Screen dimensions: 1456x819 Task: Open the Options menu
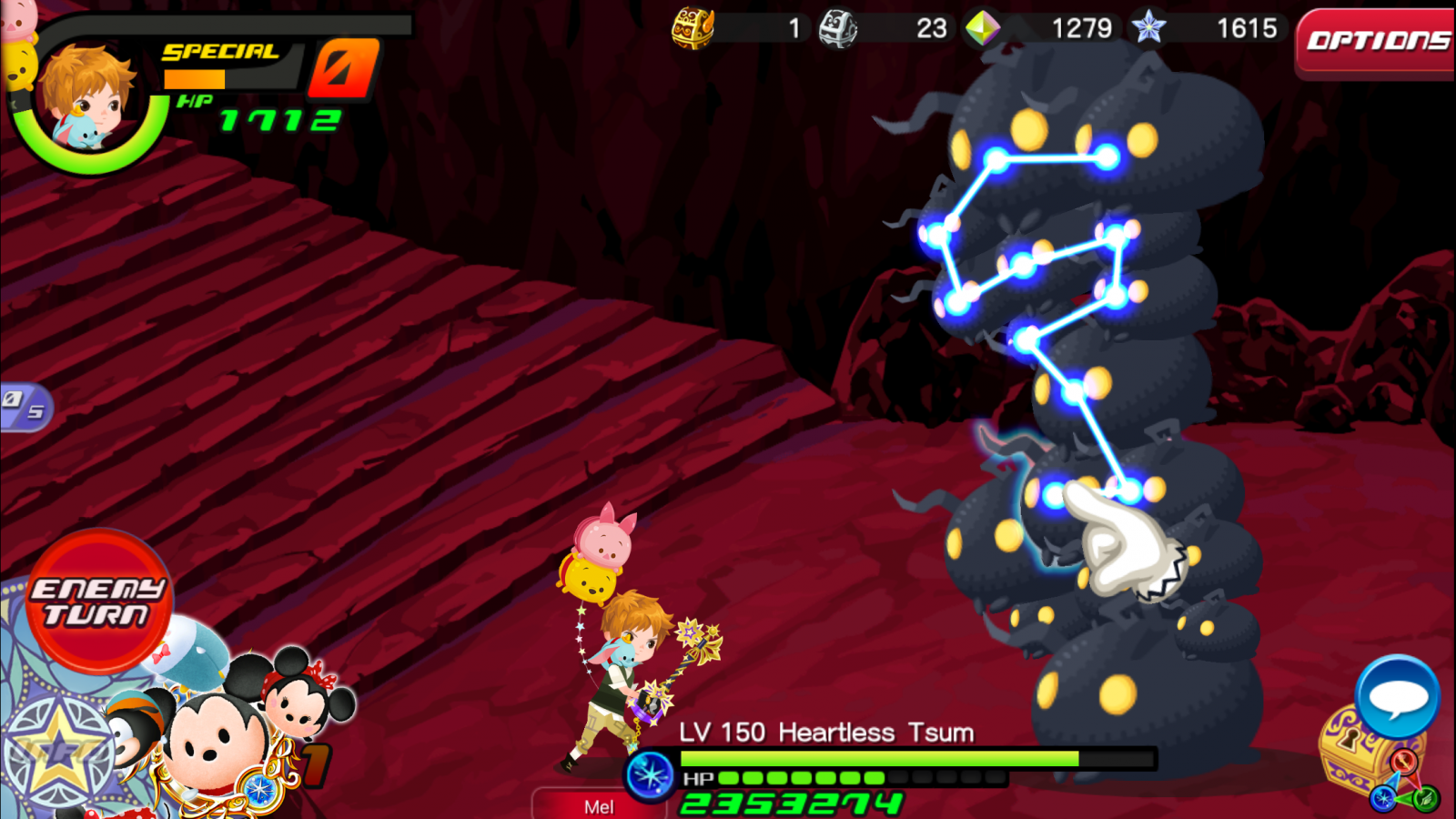coord(1376,42)
